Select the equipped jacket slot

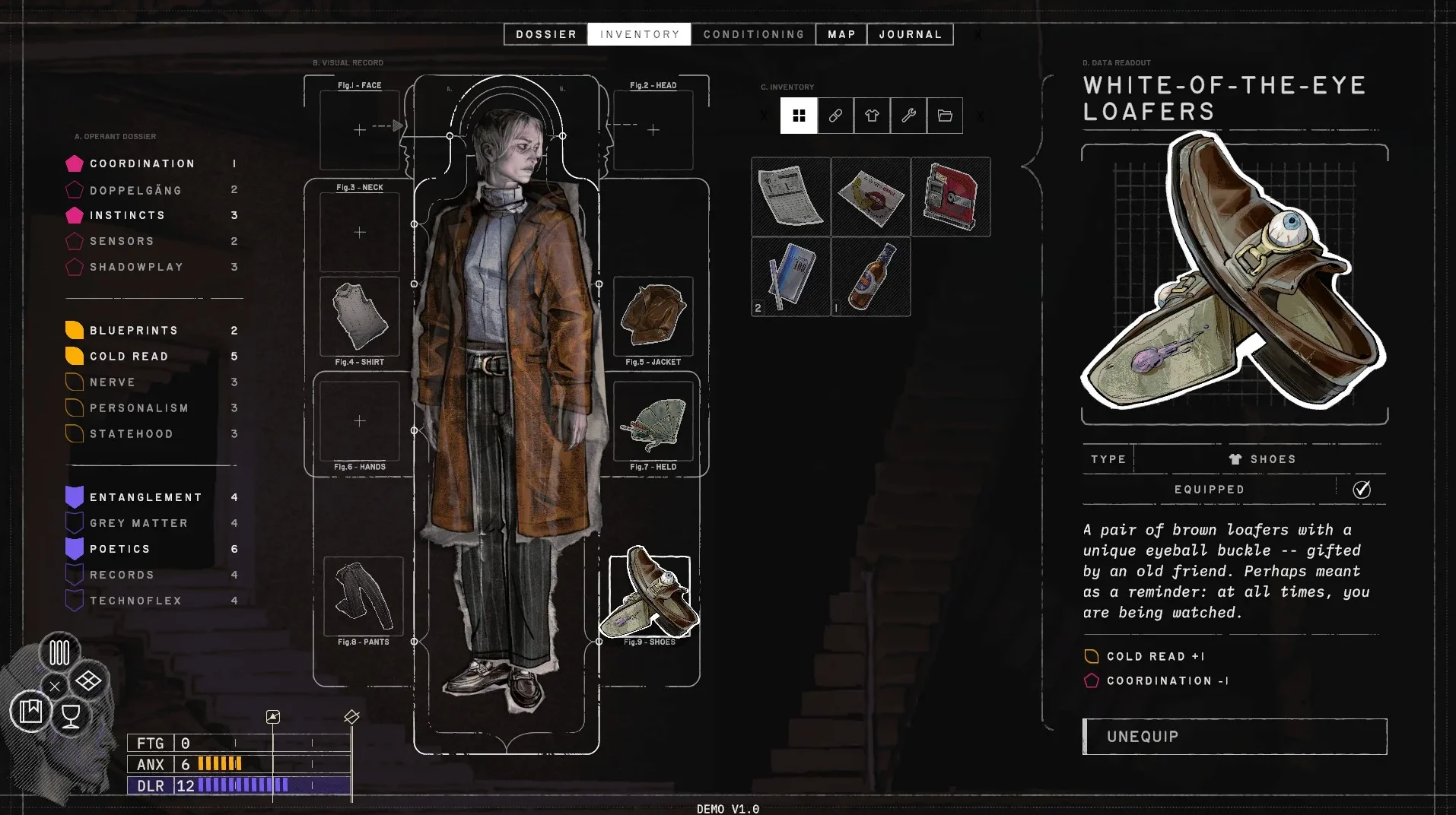653,316
